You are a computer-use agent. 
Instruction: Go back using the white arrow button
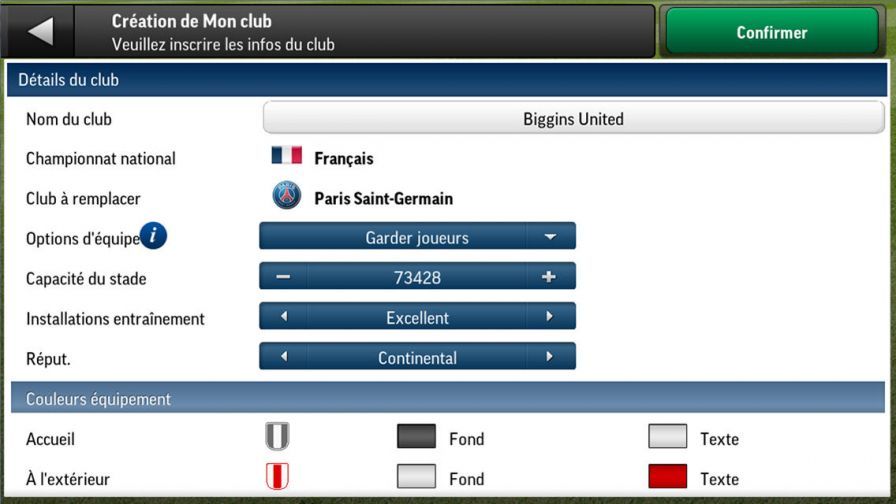tap(40, 32)
